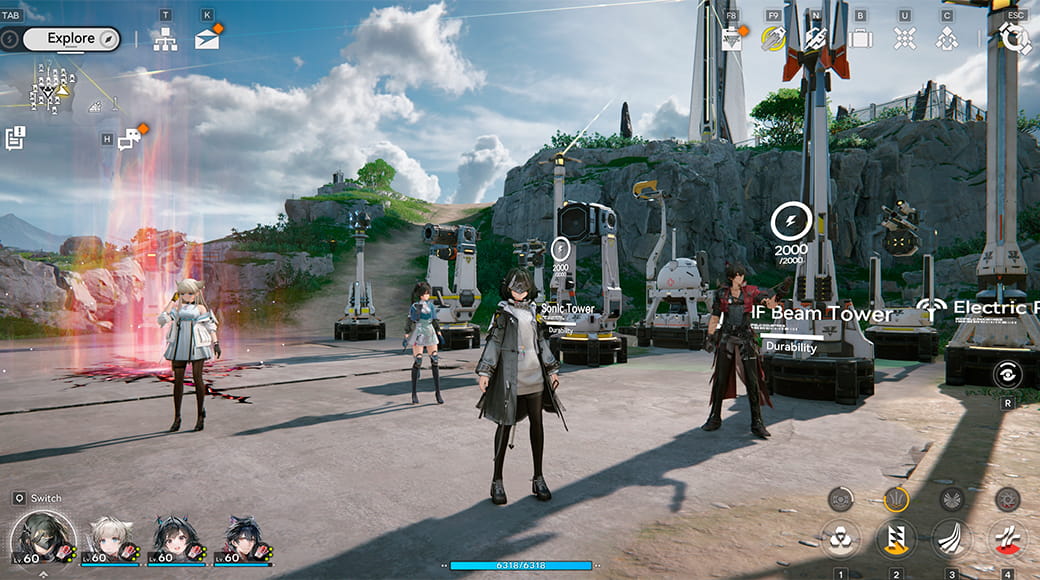This screenshot has height=580, width=1040.
Task: Click the Explore mode button
Action: coord(71,39)
